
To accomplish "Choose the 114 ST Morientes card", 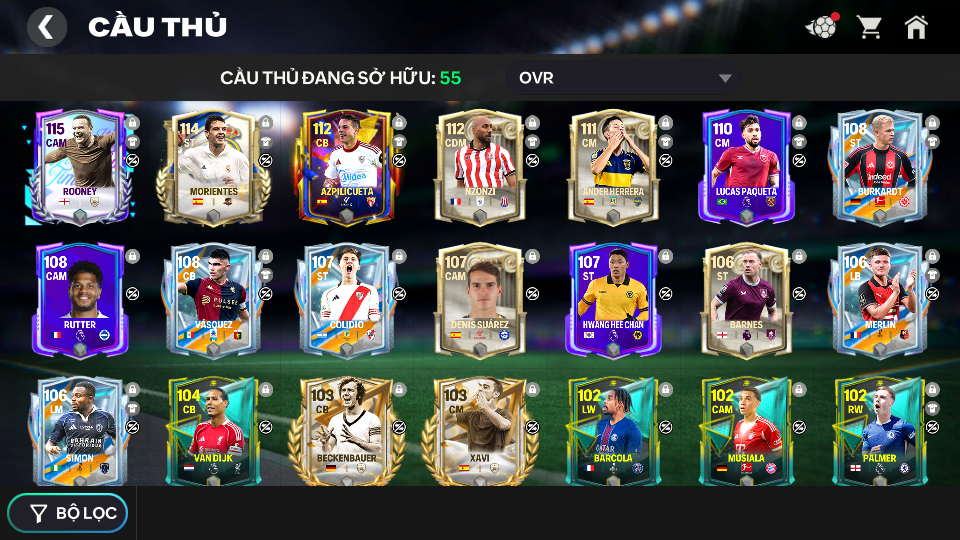I will point(213,166).
